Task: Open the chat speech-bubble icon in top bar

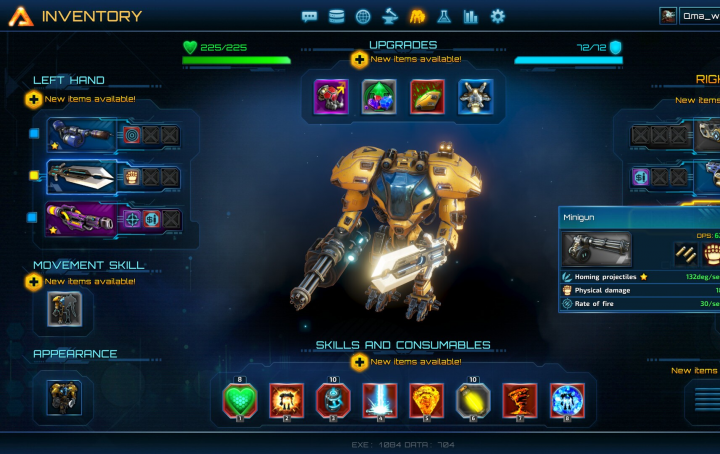Action: 309,16
